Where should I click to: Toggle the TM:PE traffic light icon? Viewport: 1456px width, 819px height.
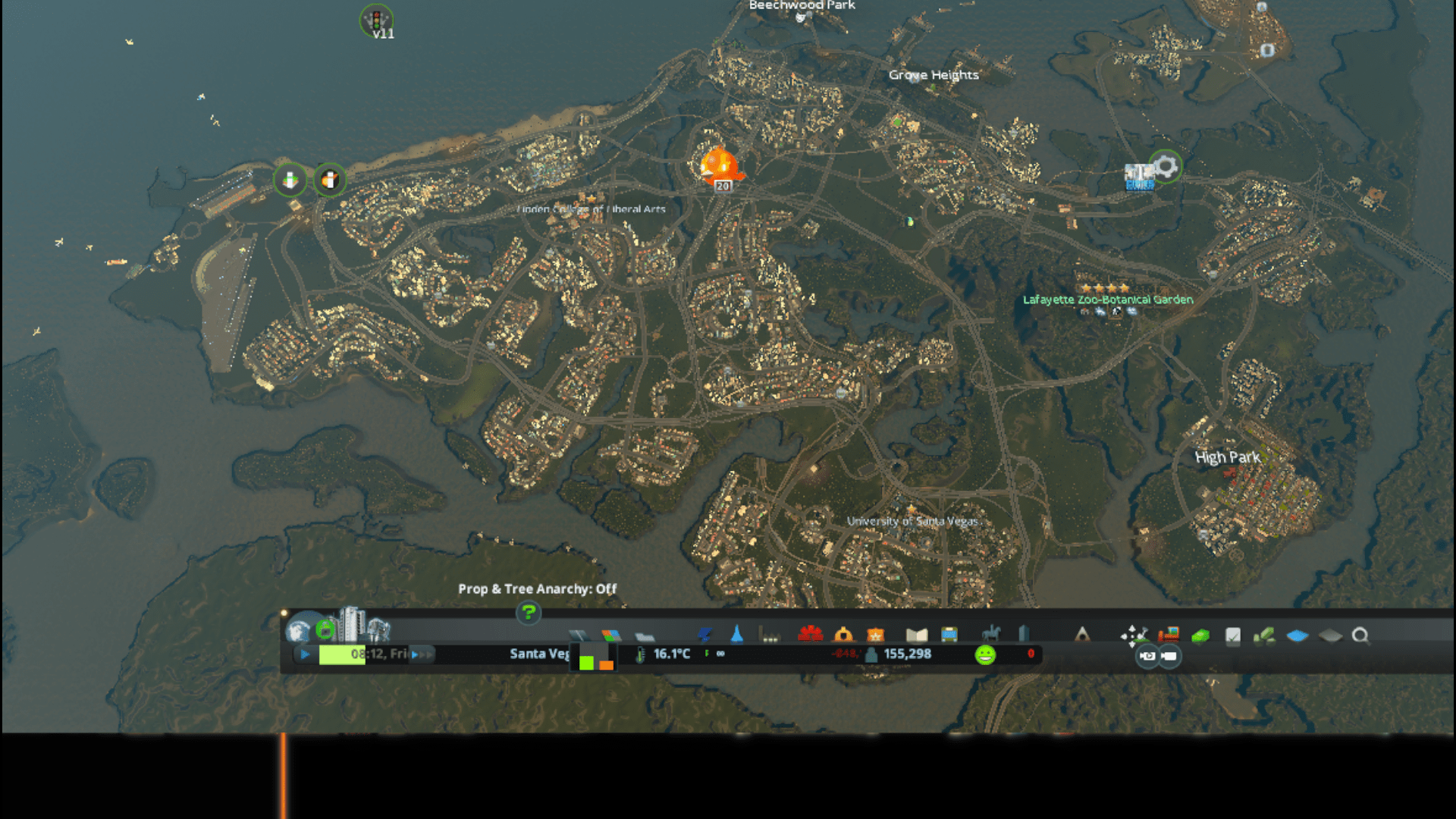pyautogui.click(x=377, y=21)
